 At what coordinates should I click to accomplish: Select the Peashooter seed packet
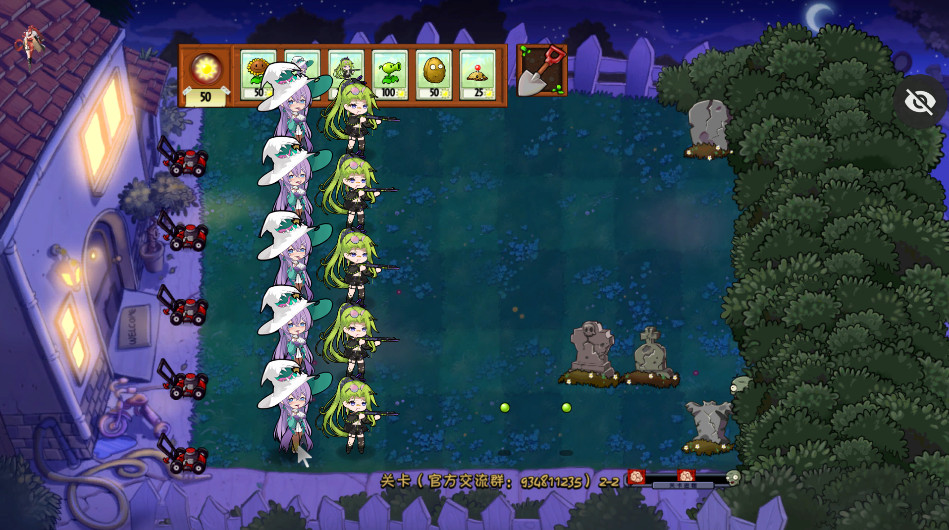click(x=390, y=76)
